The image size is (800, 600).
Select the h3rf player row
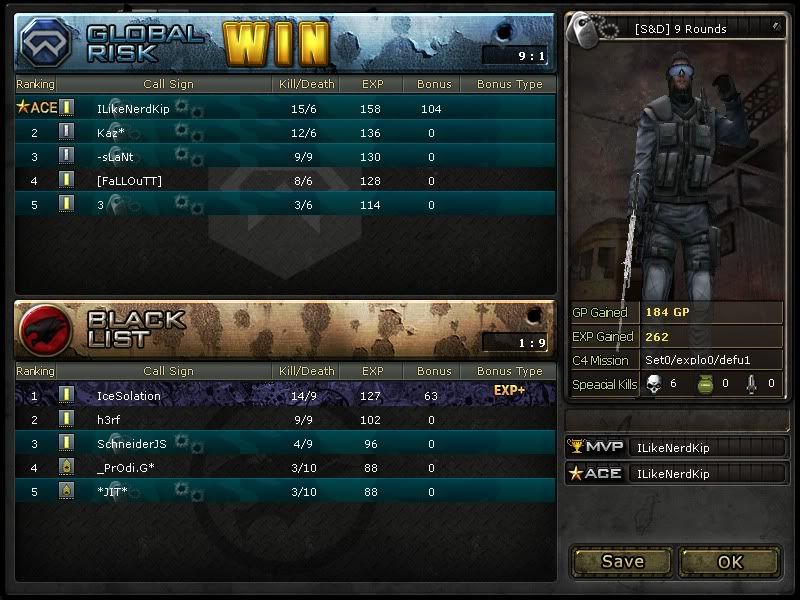[x=285, y=419]
